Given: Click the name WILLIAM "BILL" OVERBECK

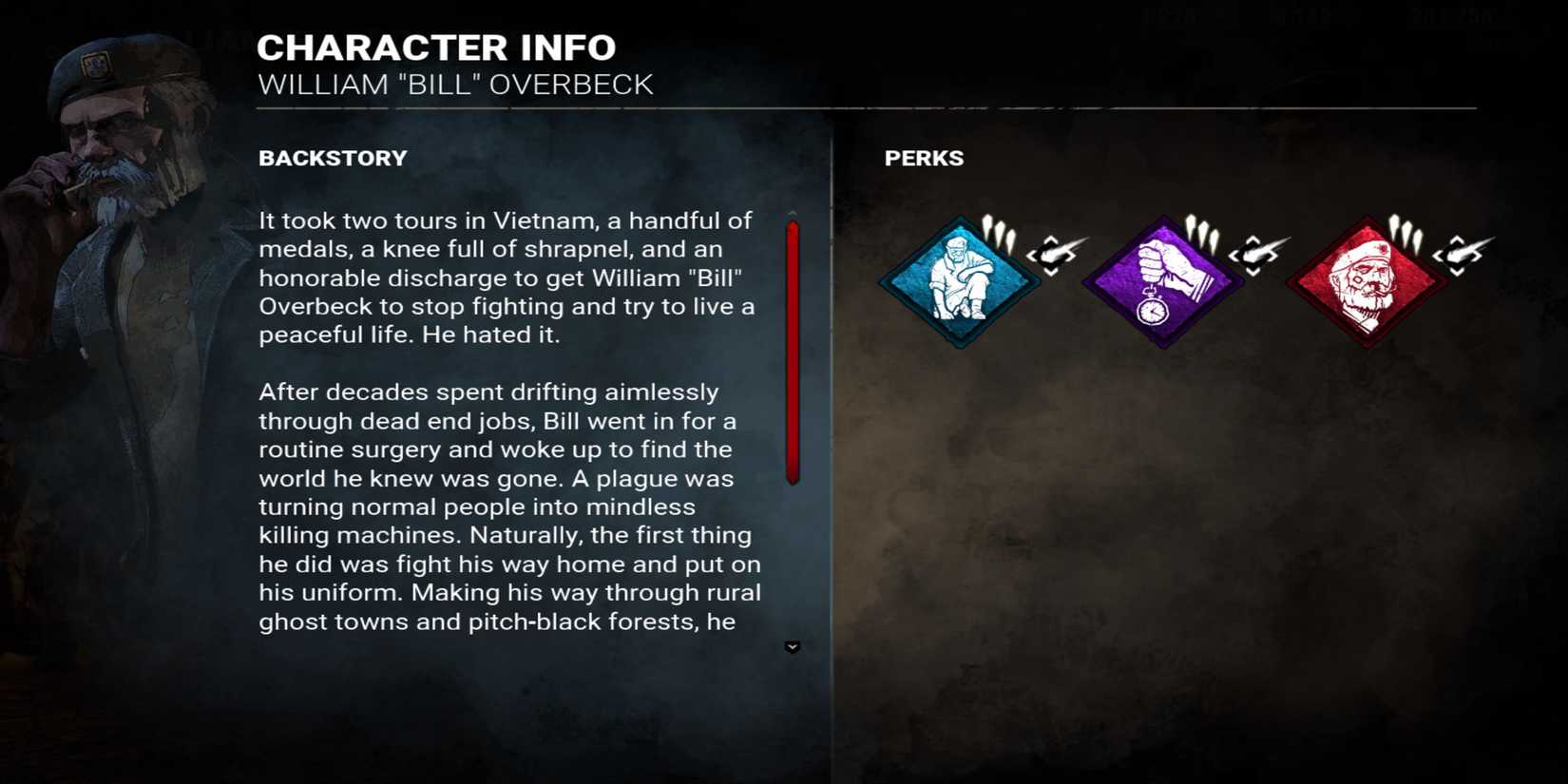Looking at the screenshot, I should click(455, 85).
